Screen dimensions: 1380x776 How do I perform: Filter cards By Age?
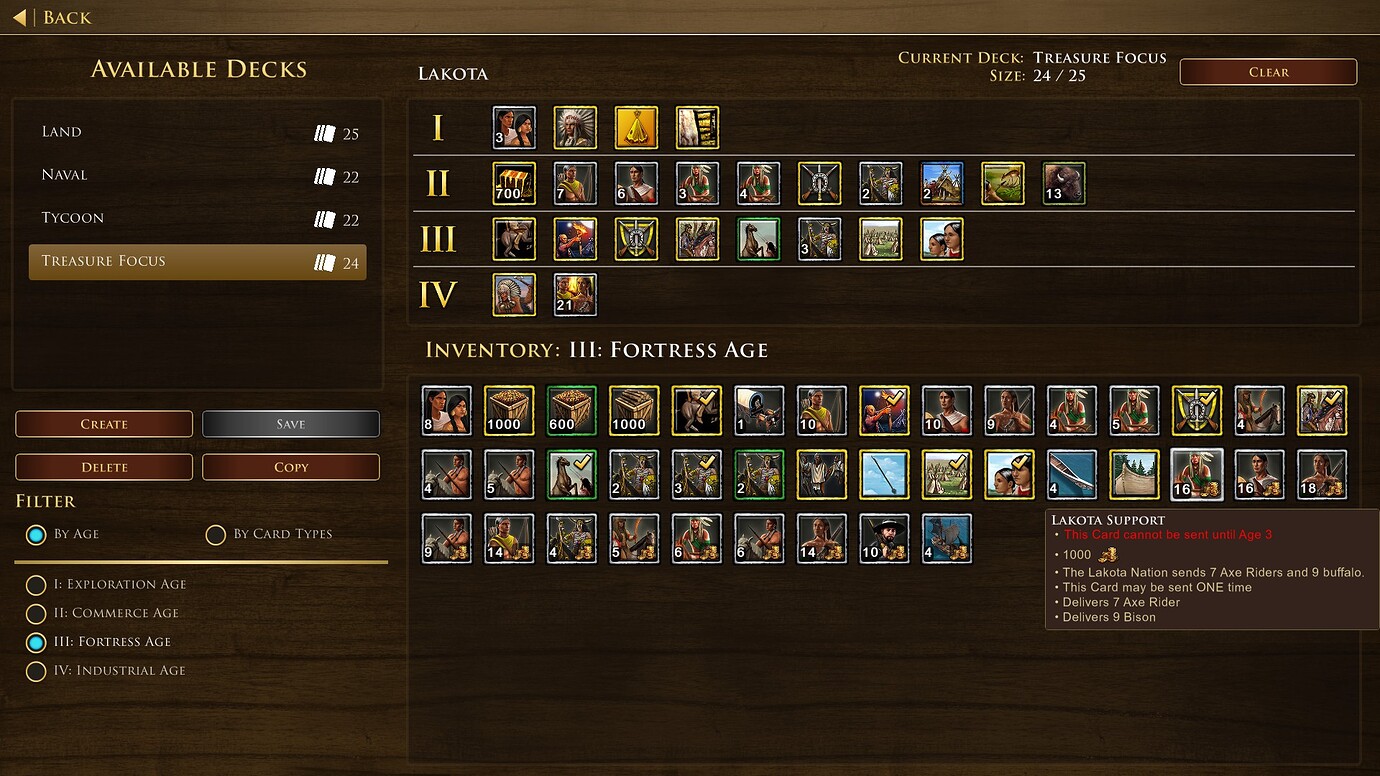click(x=37, y=535)
